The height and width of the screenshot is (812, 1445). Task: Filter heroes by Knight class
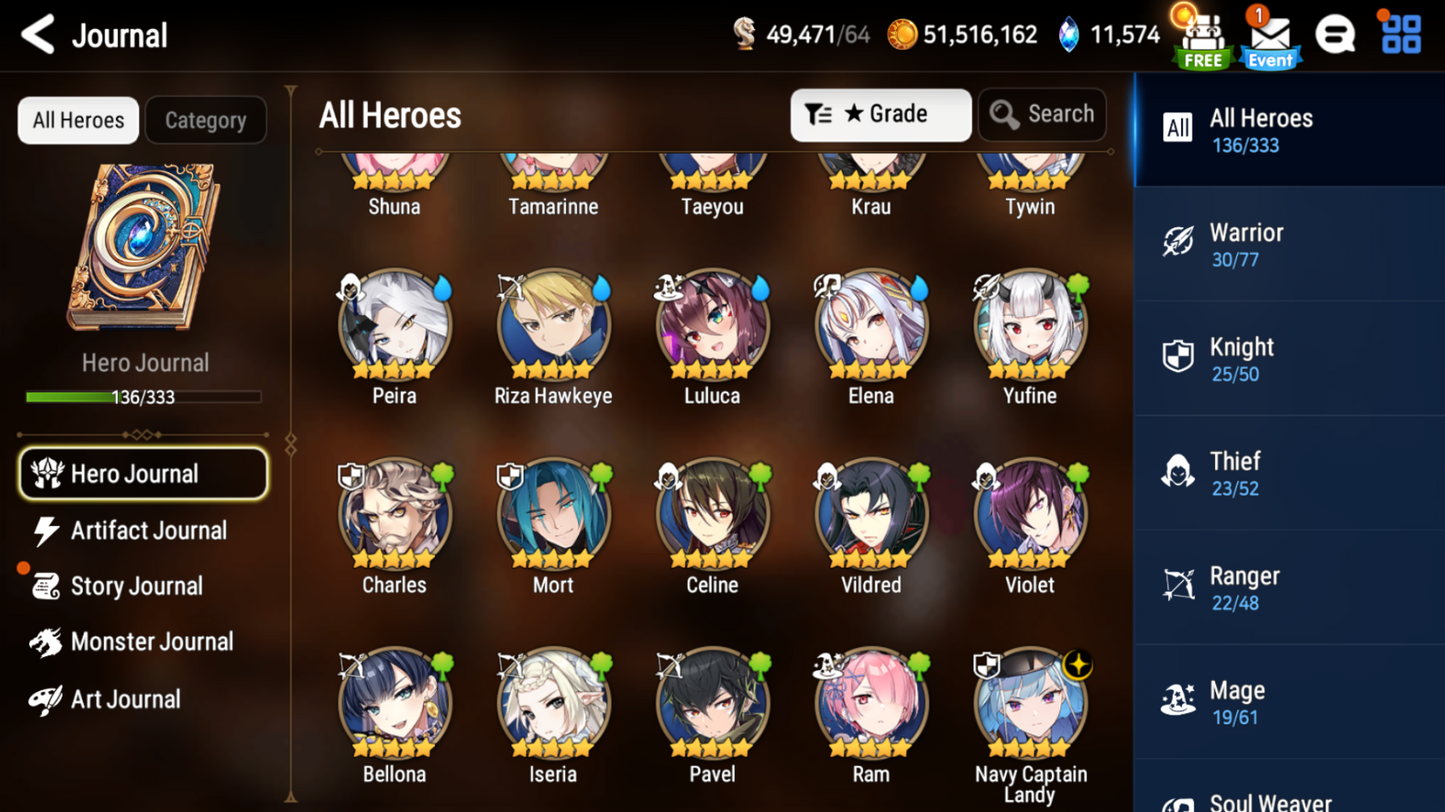1288,359
